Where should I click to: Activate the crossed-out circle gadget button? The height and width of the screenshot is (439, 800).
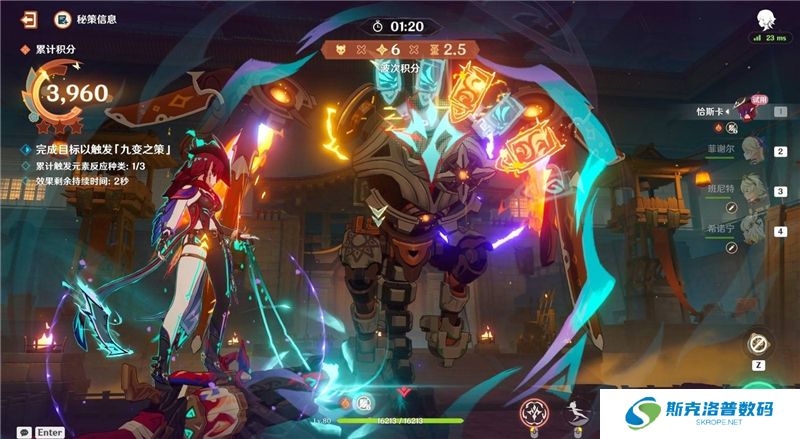[x=757, y=344]
